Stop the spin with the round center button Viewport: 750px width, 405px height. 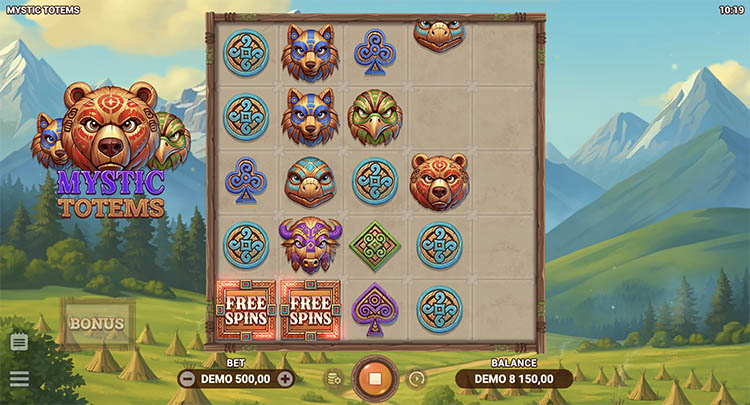tap(375, 379)
